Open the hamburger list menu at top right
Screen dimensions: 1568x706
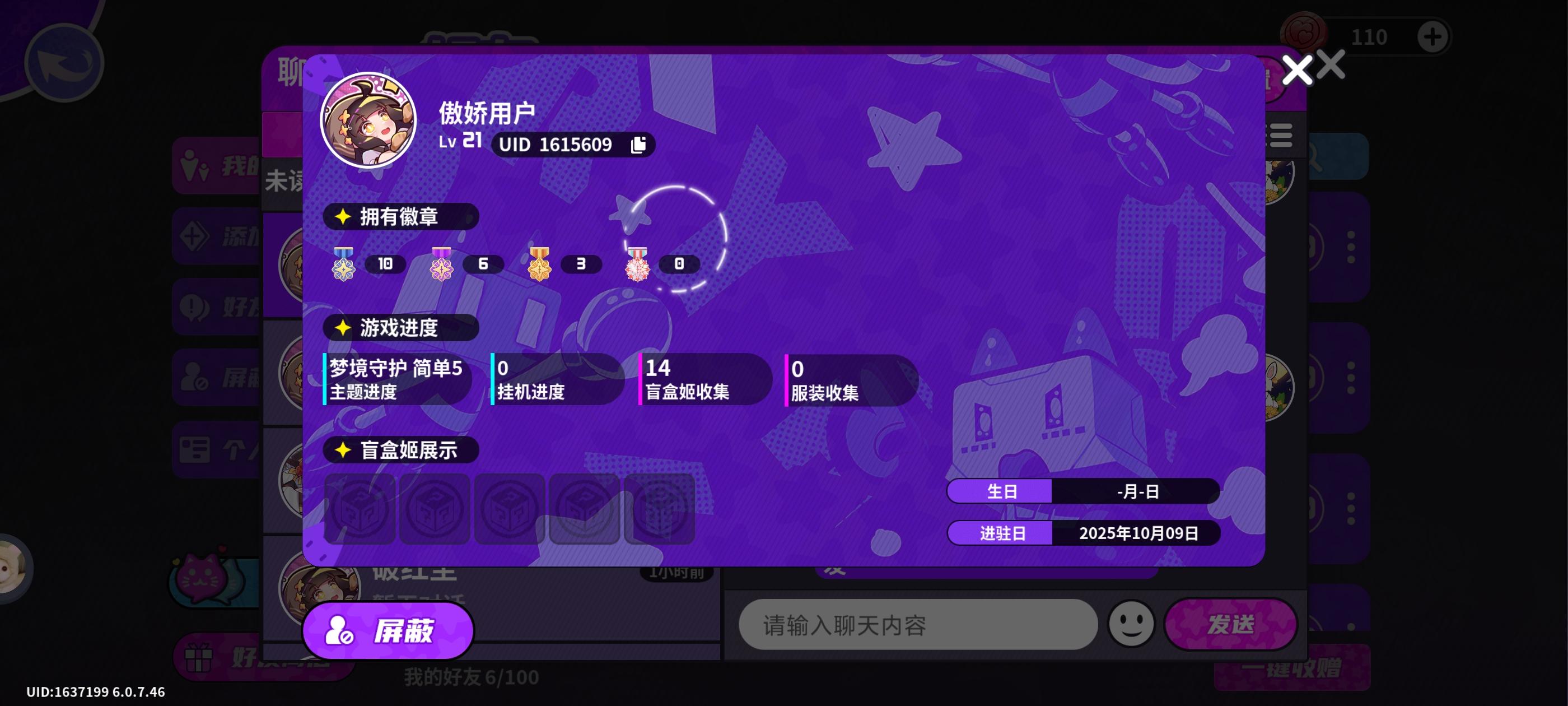[x=1282, y=135]
